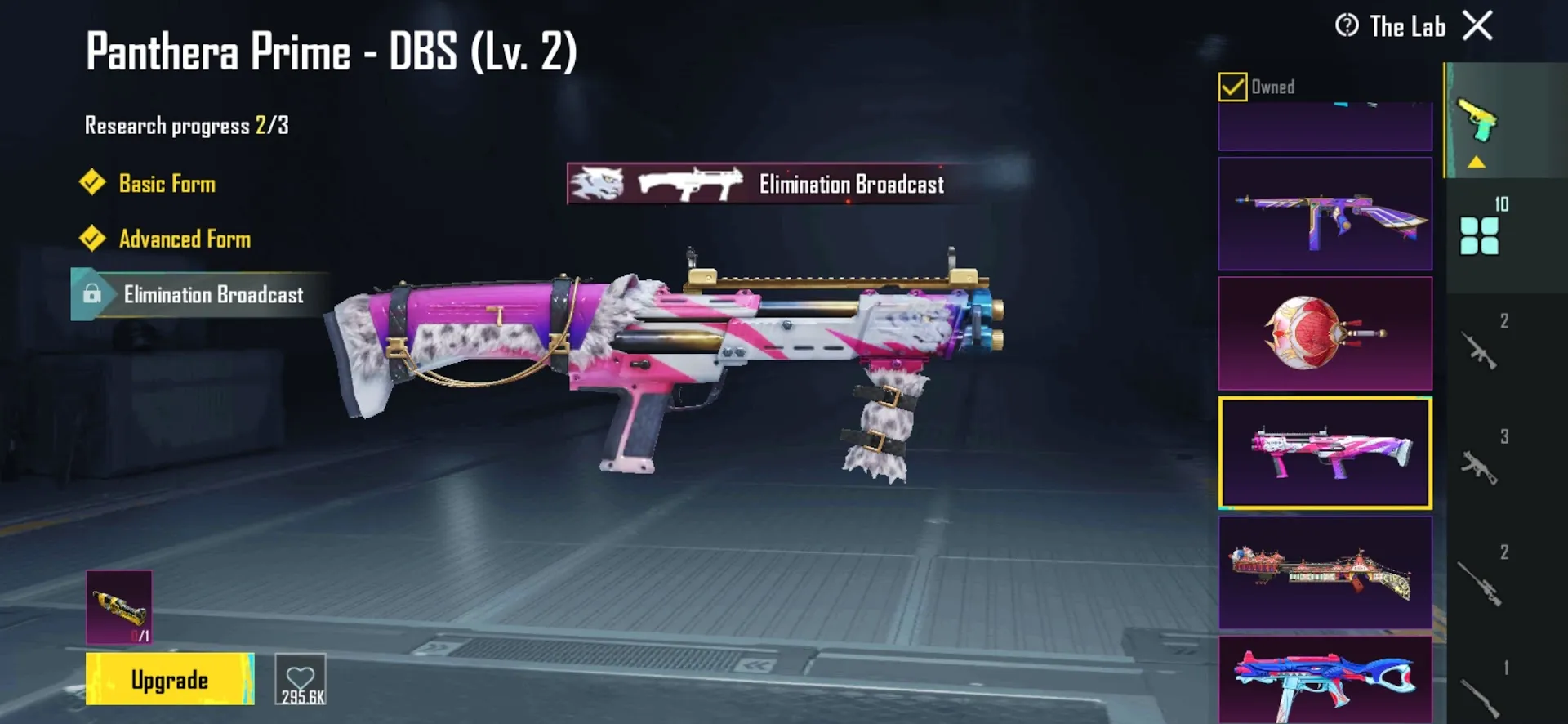Open the Elimination Broadcast row in progress list
The width and height of the screenshot is (1568, 724).
[214, 294]
